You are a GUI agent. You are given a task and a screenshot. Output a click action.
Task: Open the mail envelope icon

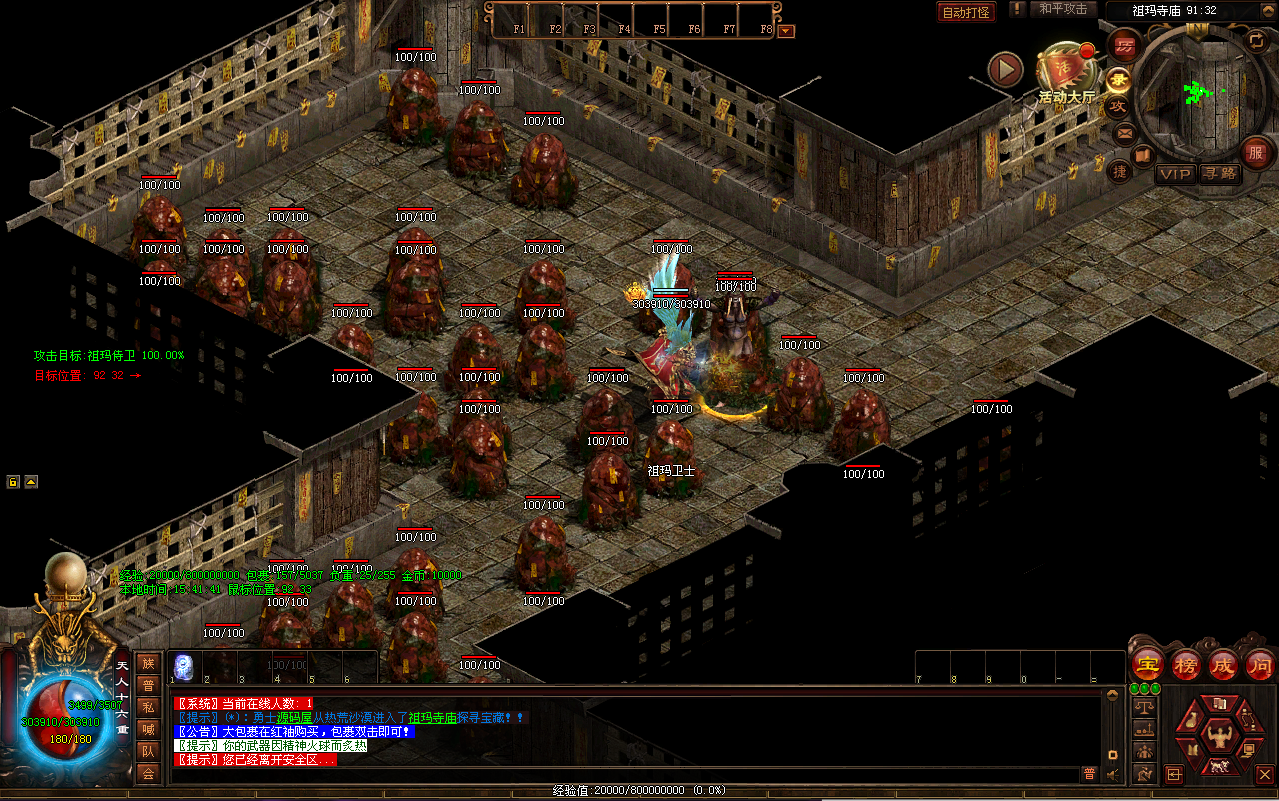[x=1124, y=132]
